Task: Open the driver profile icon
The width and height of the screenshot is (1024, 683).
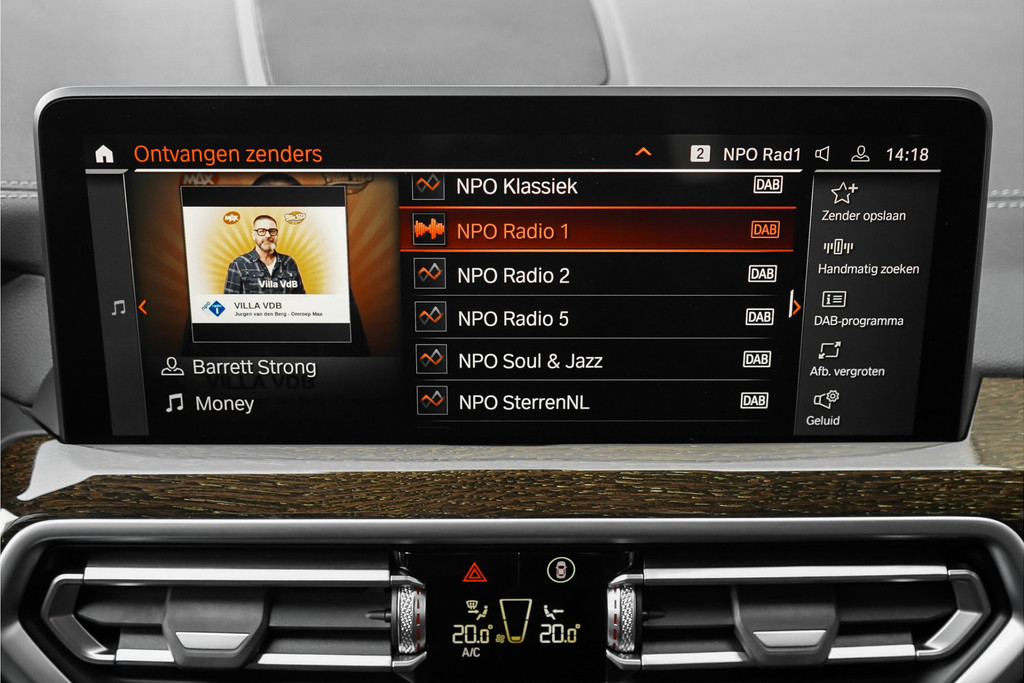Action: pos(860,154)
